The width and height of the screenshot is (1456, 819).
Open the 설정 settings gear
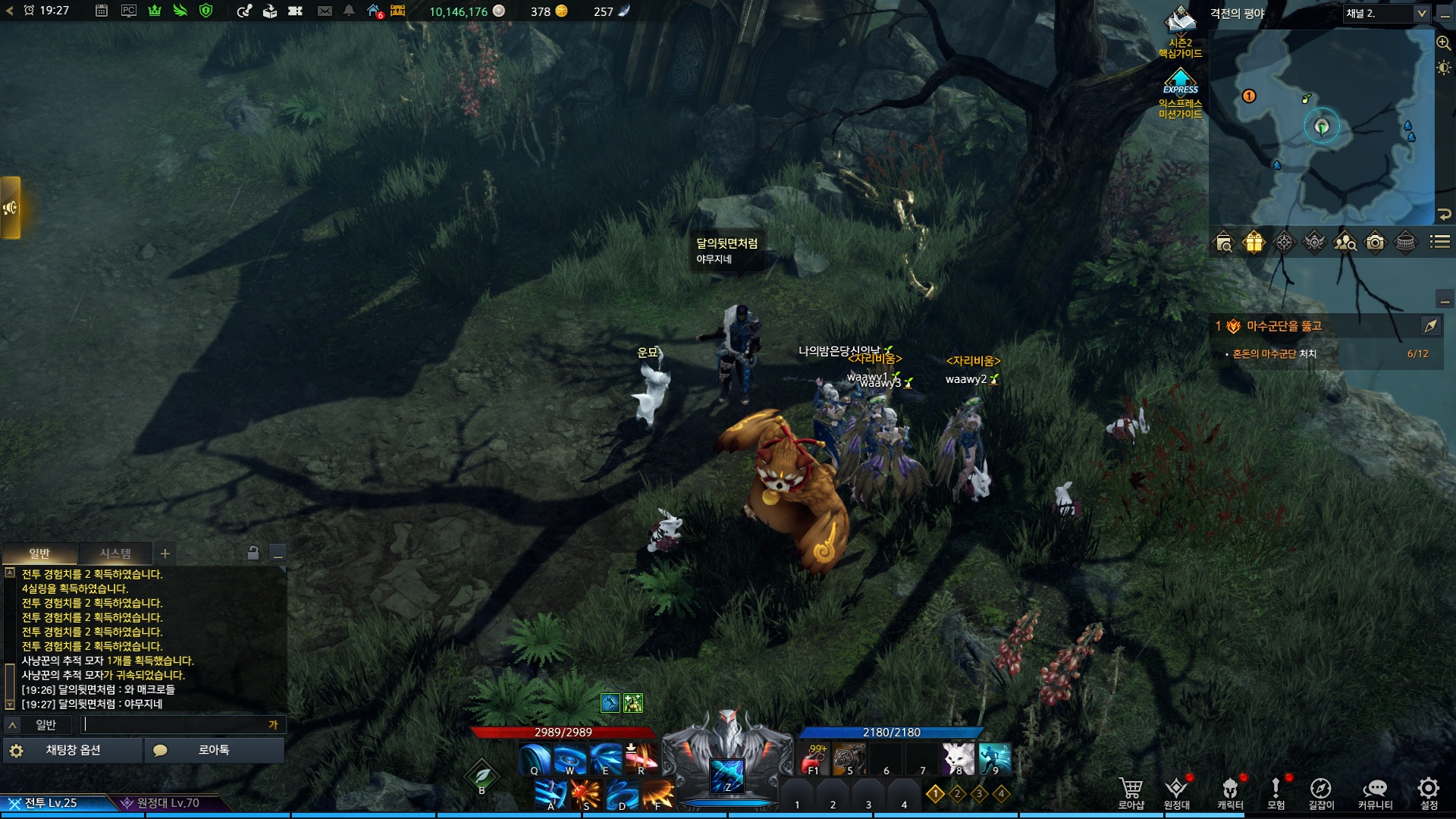(x=1429, y=792)
